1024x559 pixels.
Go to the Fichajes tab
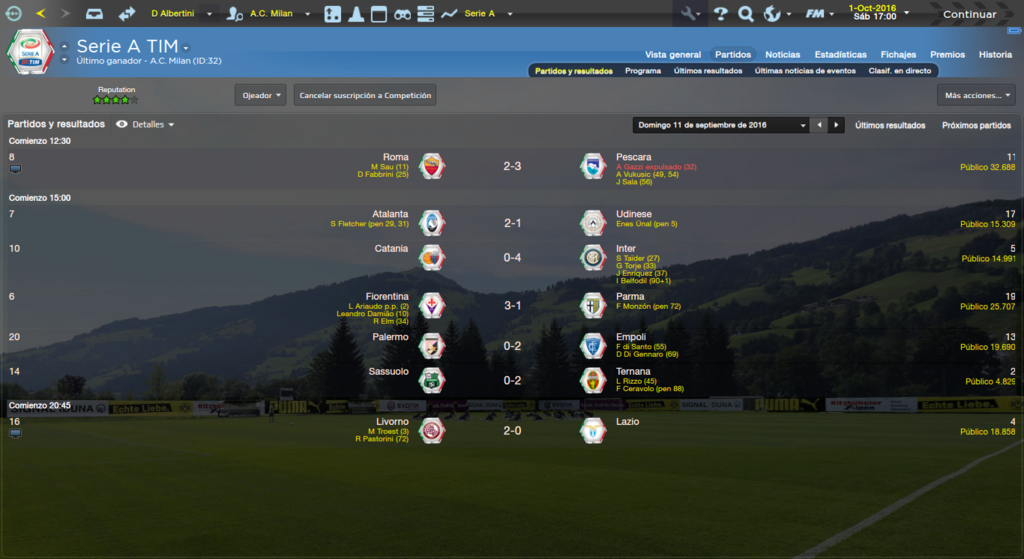(x=898, y=54)
